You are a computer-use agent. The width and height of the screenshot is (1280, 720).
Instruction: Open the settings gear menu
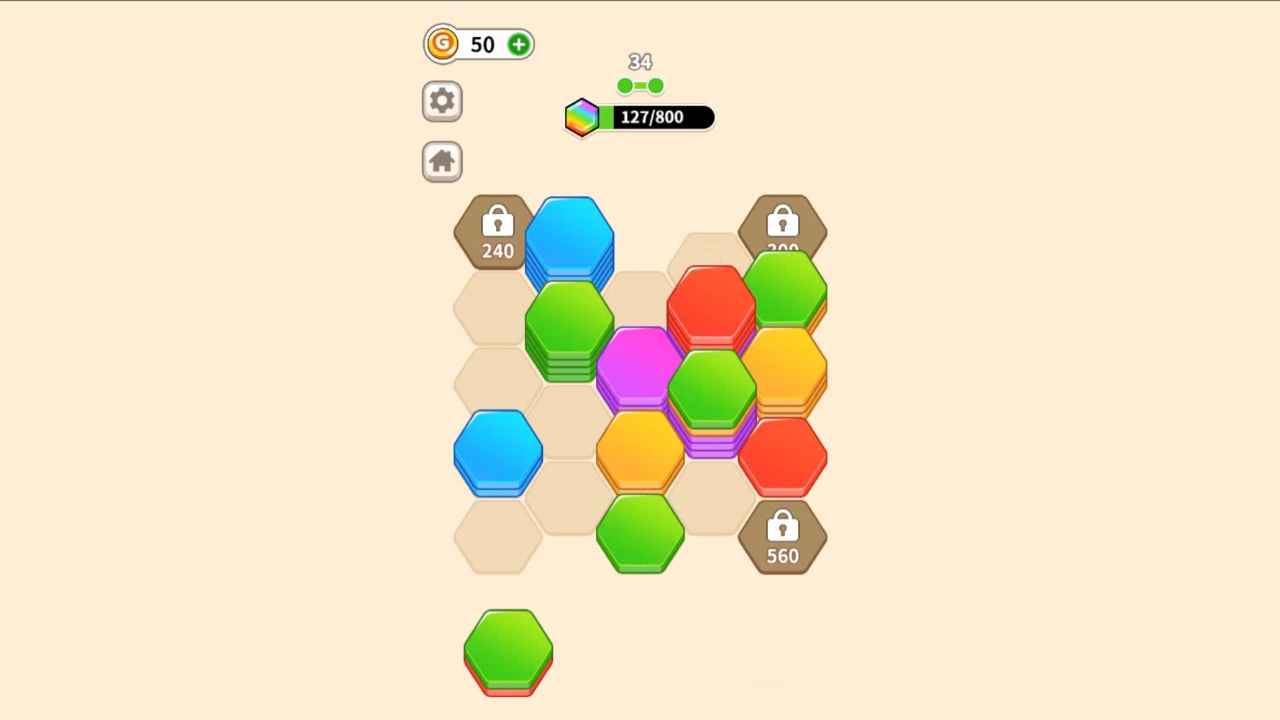pyautogui.click(x=442, y=101)
